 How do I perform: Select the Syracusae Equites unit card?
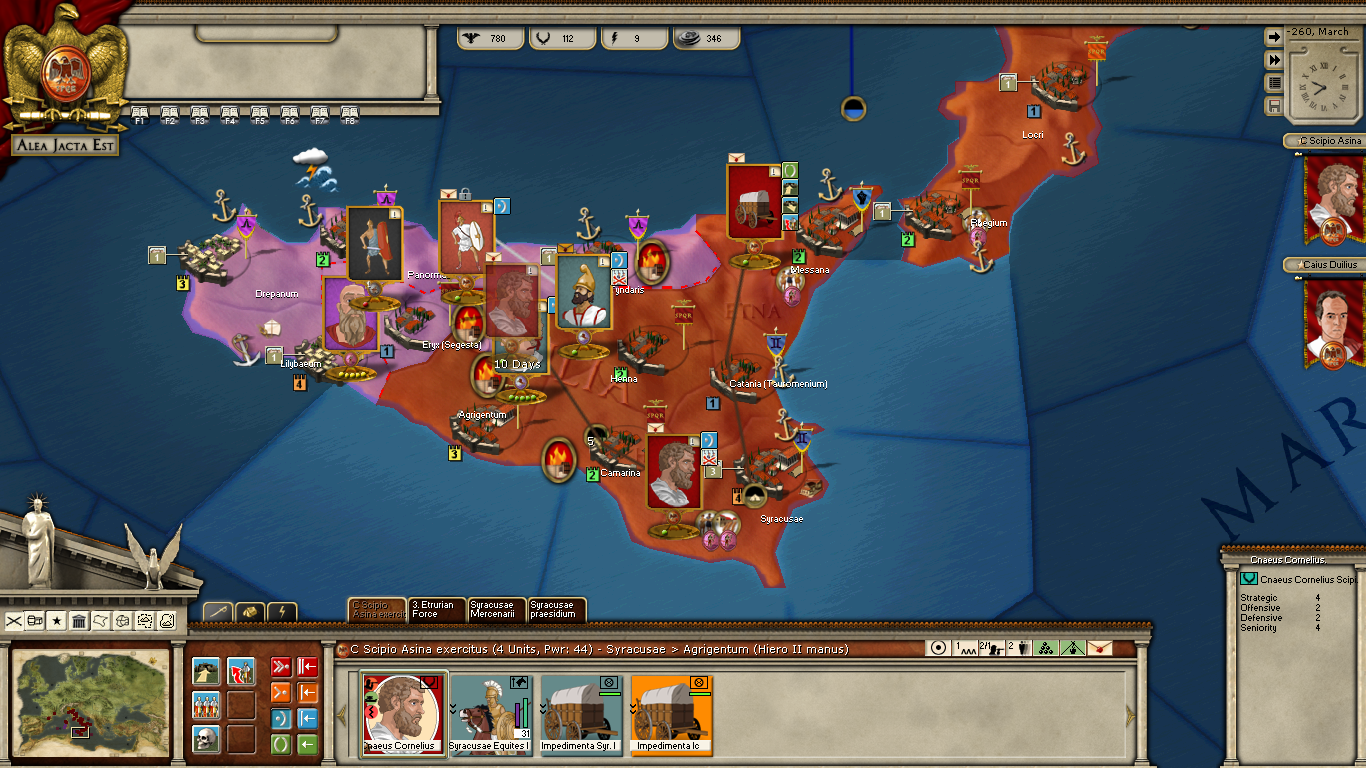tap(489, 713)
